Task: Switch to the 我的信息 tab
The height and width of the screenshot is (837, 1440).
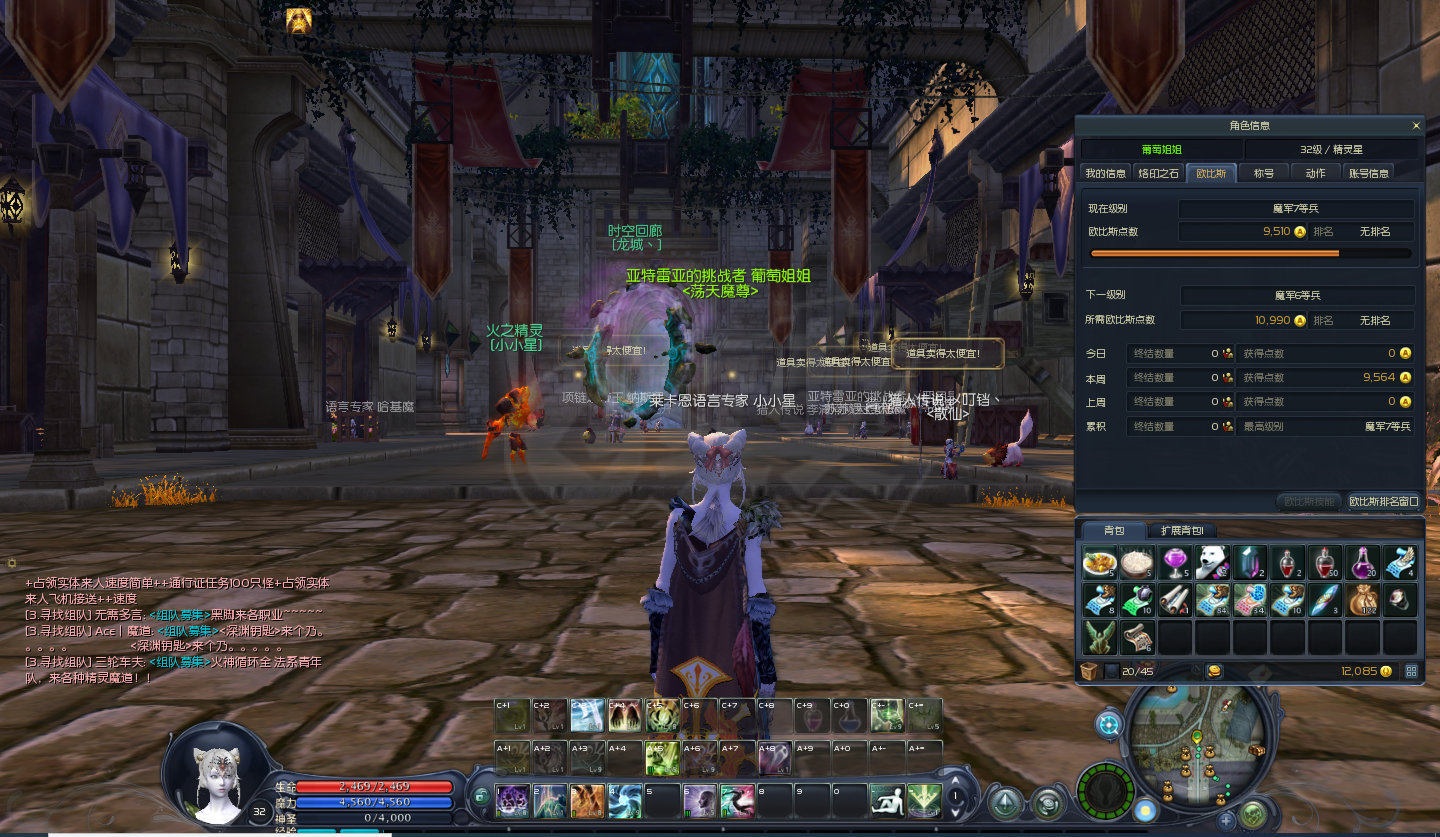Action: [1105, 173]
